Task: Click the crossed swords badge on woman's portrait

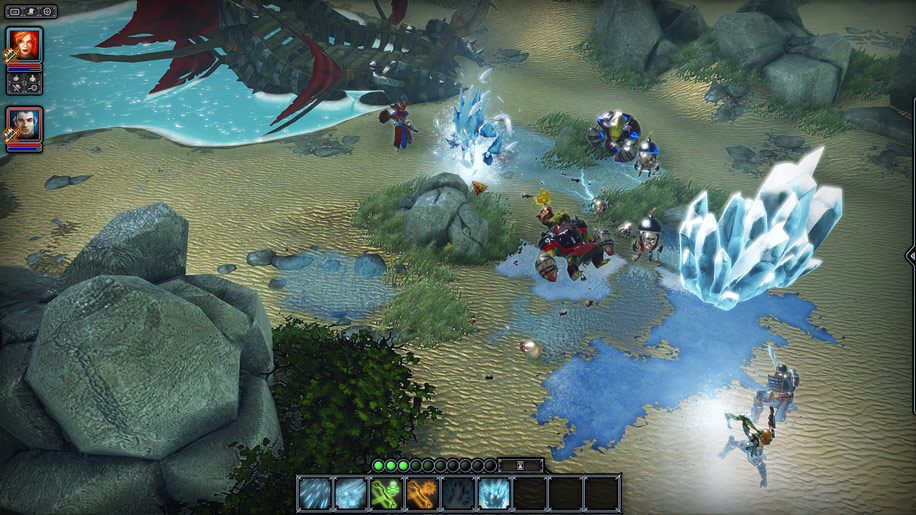Action: click(x=11, y=57)
